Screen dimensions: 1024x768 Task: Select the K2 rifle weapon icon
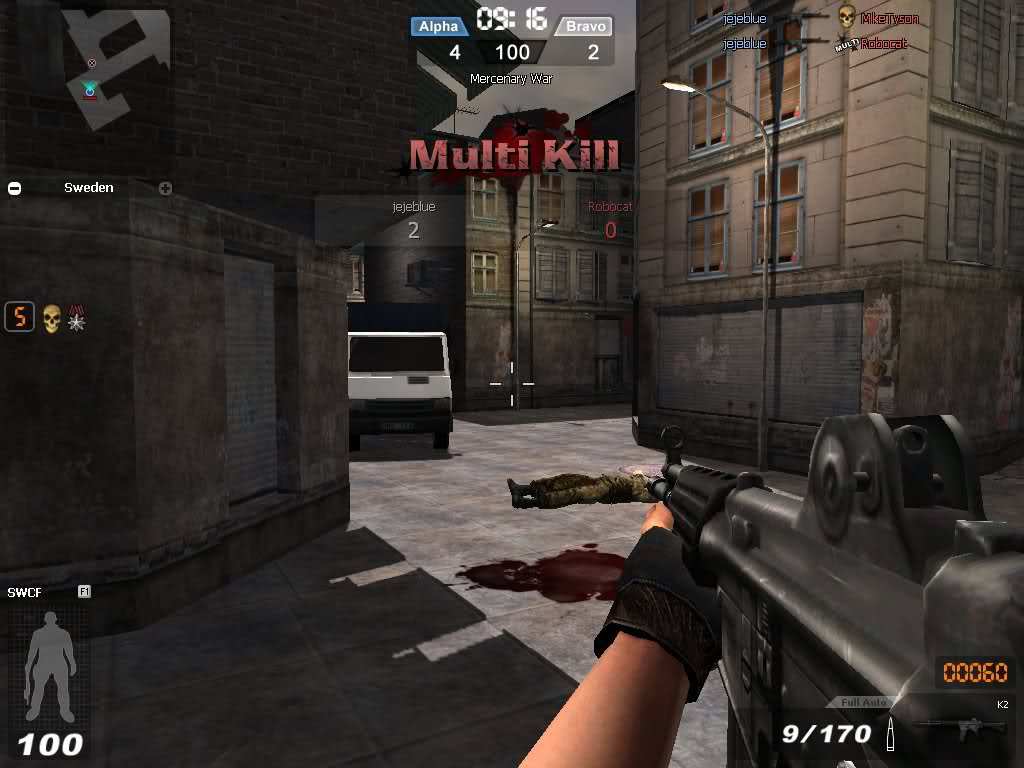tap(953, 729)
